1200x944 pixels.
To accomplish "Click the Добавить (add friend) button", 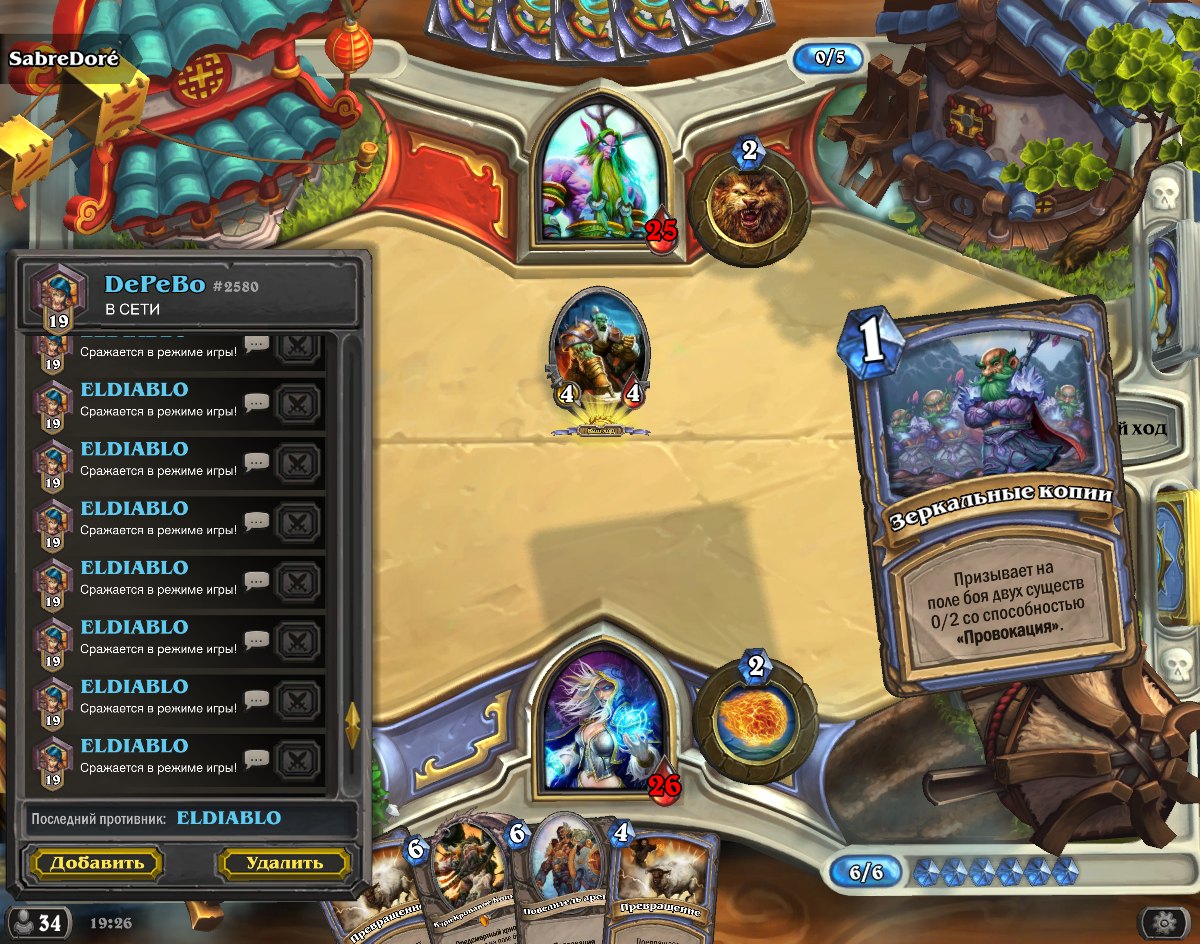I will (x=97, y=863).
